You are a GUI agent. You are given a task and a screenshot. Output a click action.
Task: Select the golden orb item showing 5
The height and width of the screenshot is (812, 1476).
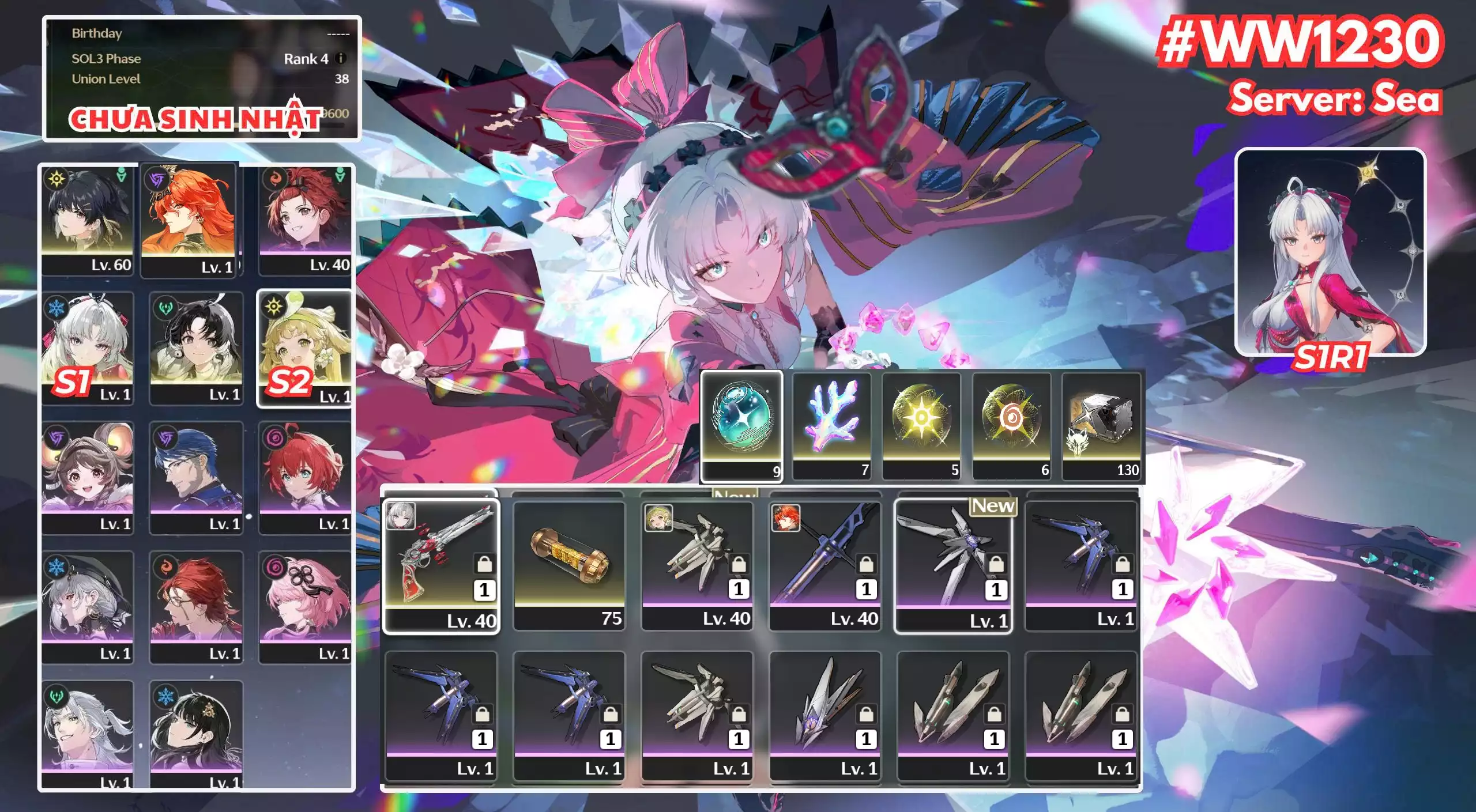point(921,425)
